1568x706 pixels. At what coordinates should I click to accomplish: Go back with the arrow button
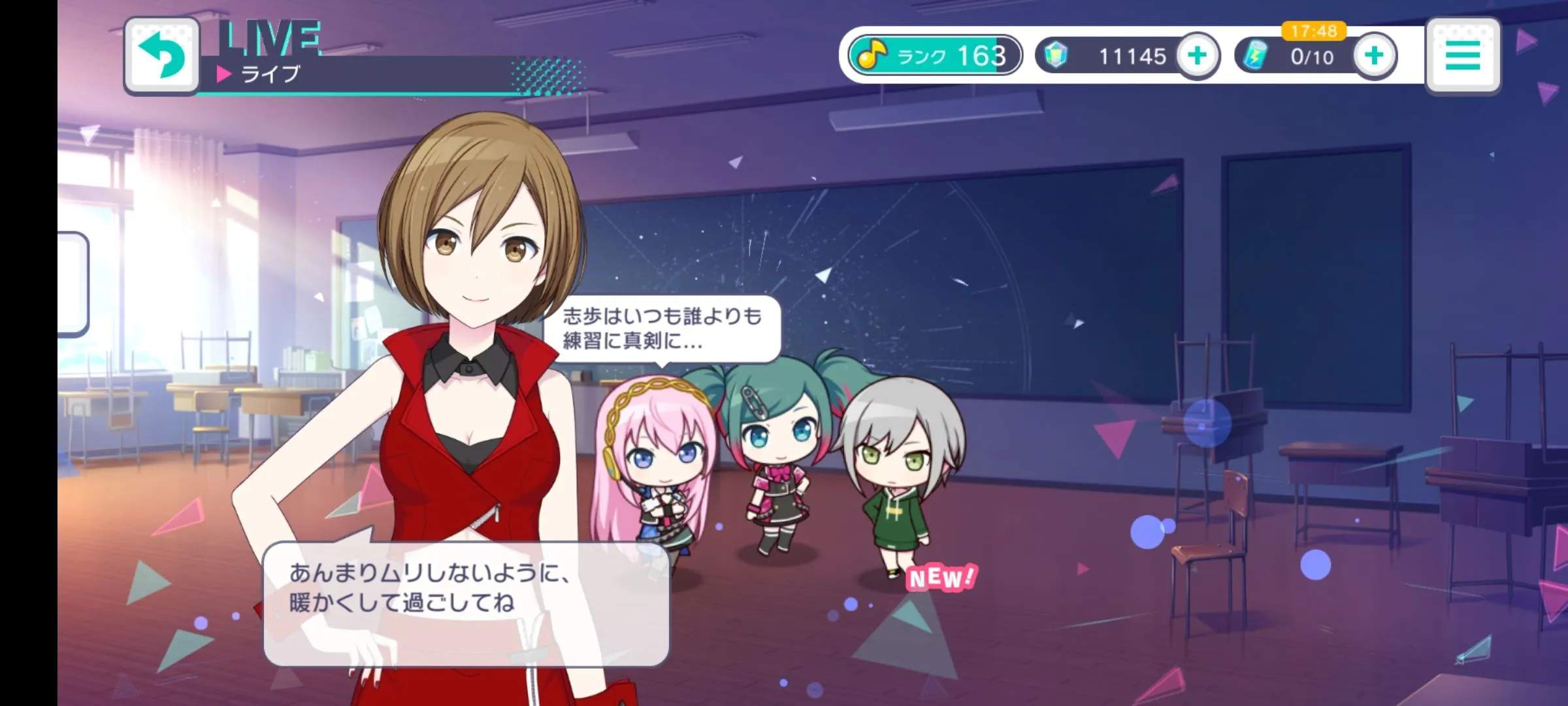162,56
